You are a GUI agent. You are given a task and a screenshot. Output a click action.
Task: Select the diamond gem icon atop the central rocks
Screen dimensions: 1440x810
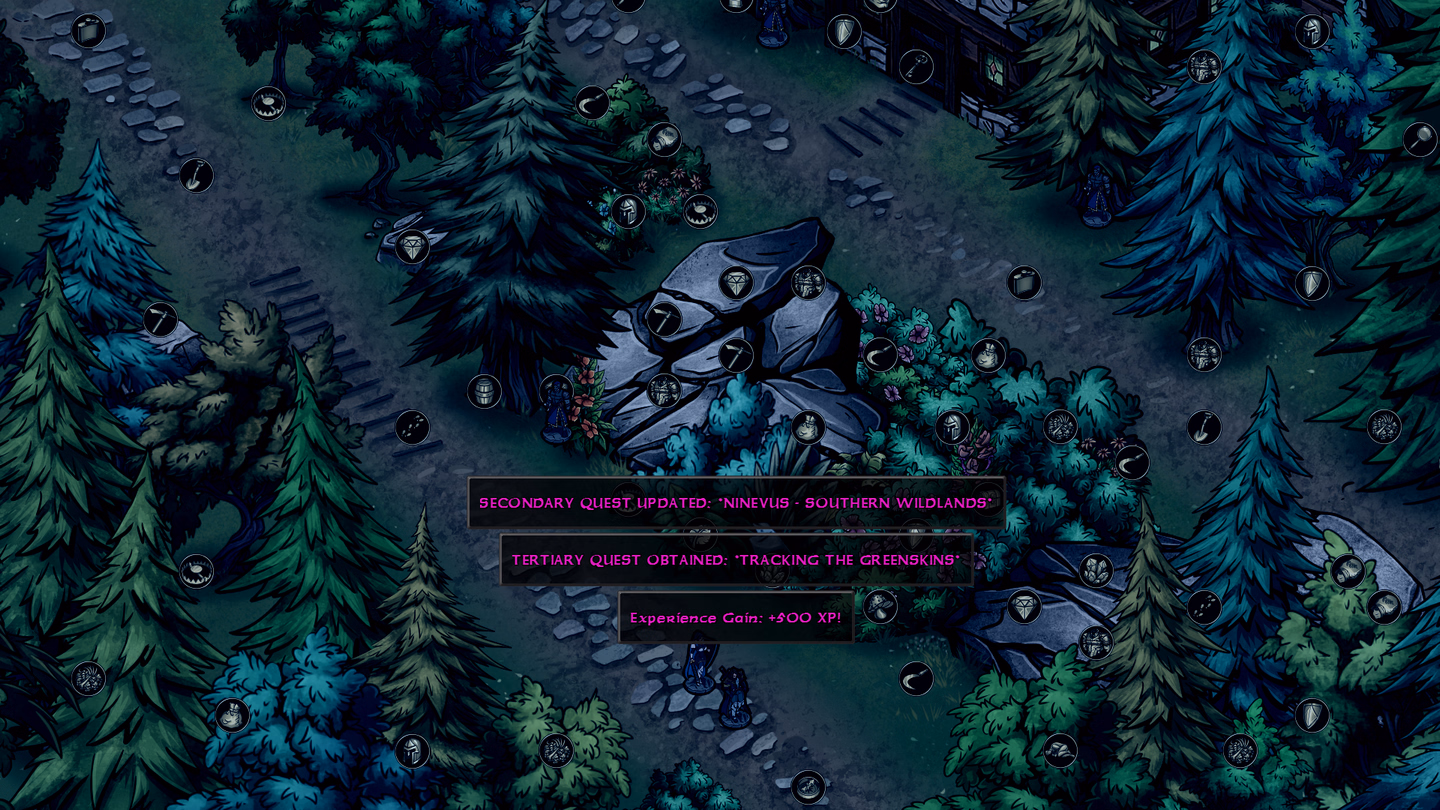735,283
